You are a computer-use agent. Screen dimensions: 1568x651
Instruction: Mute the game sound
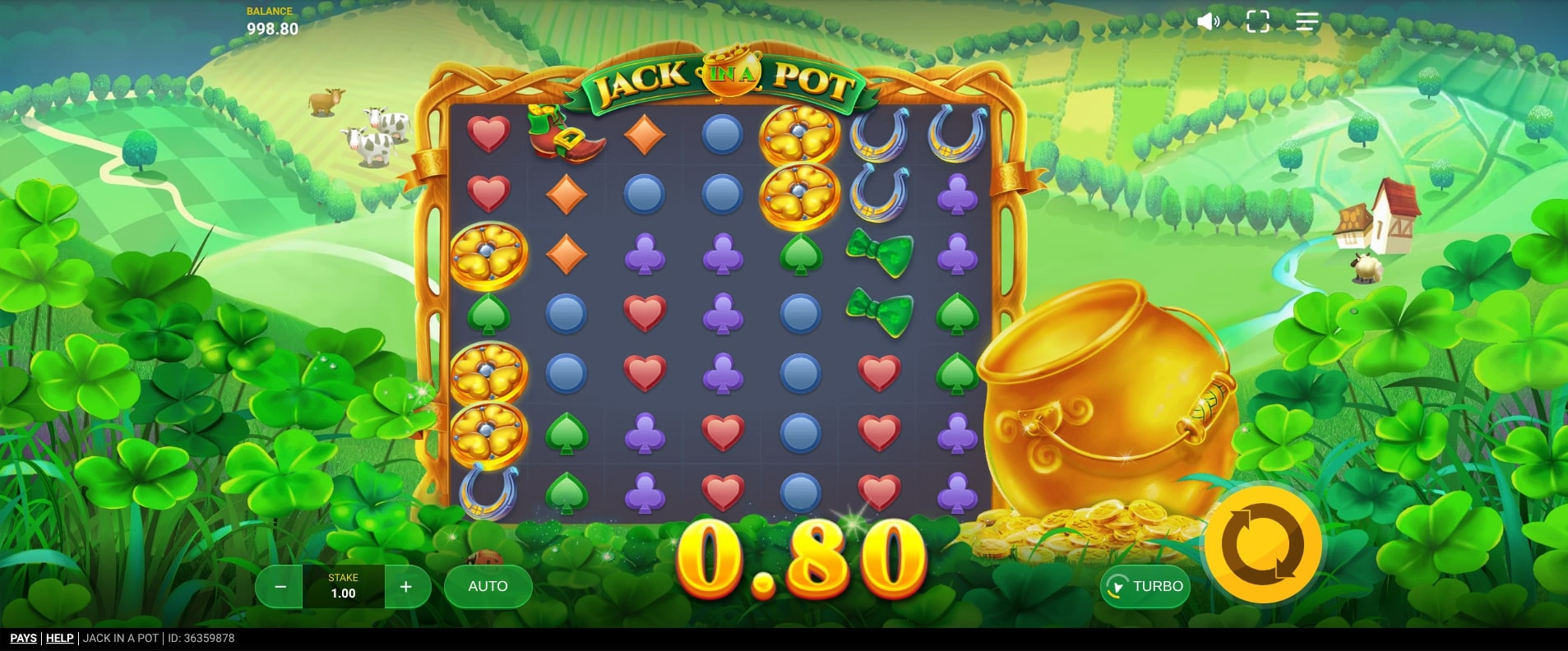tap(1208, 21)
